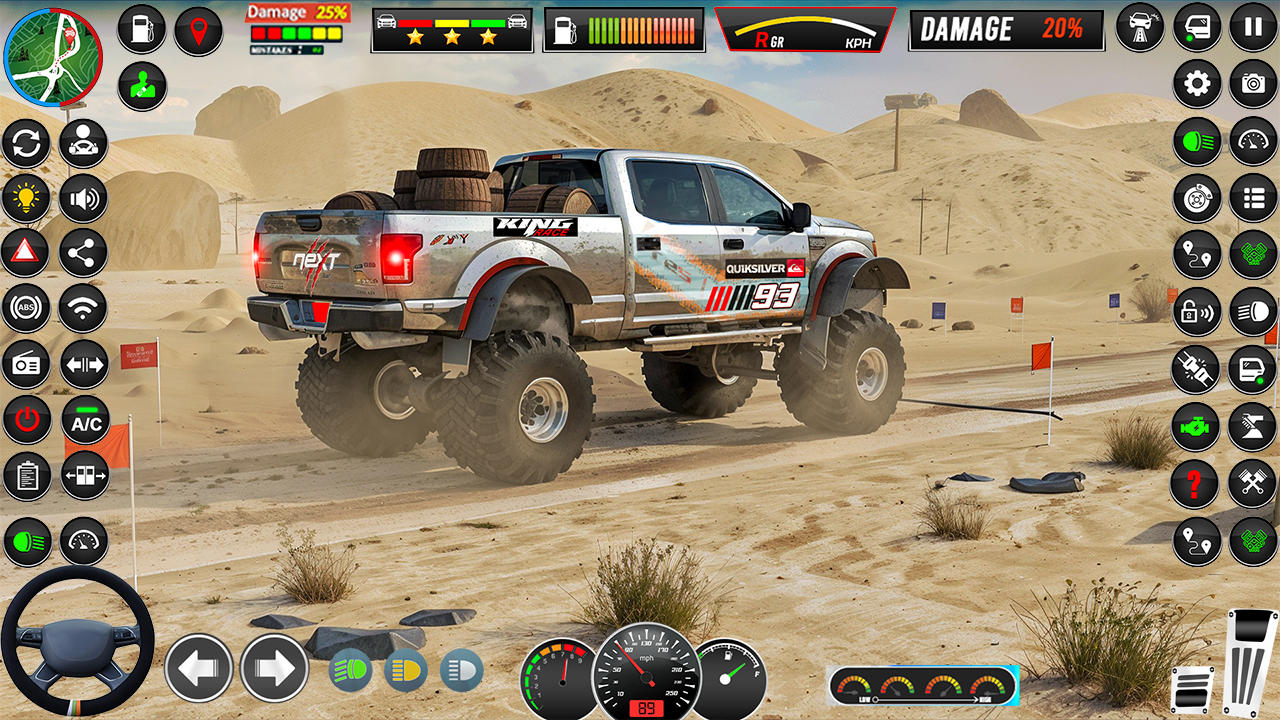Viewport: 1280px width, 720px height.
Task: Steer right with the right arrow button
Action: point(274,668)
